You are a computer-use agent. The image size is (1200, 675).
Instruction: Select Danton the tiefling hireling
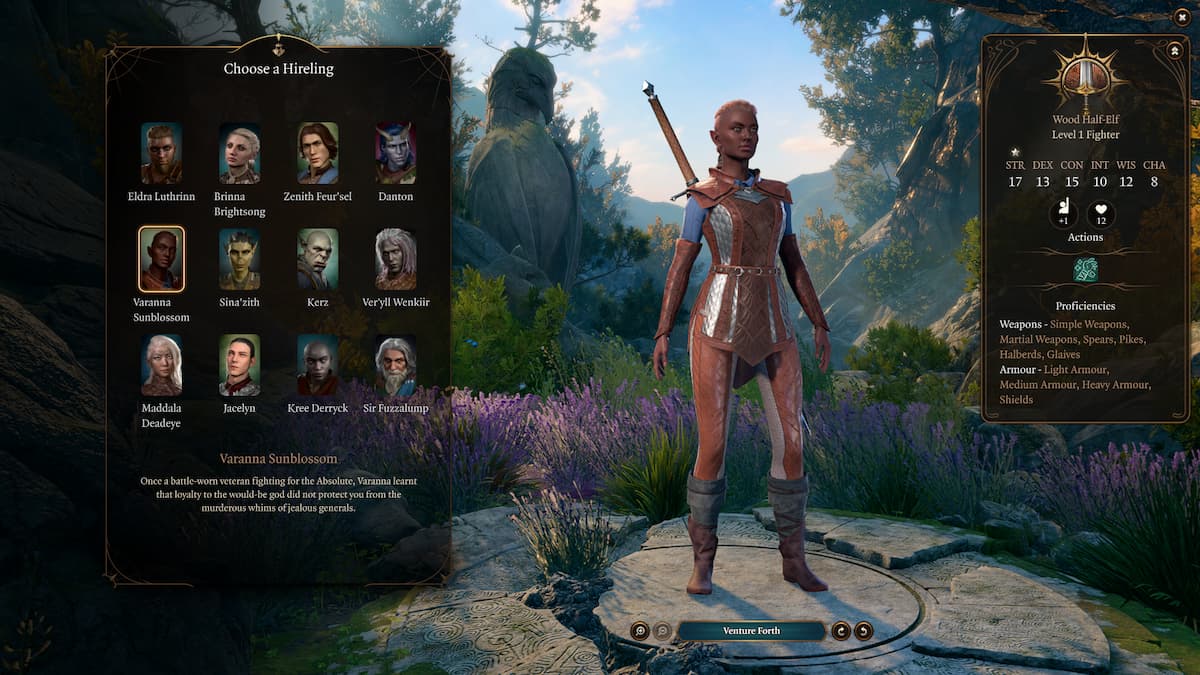395,153
